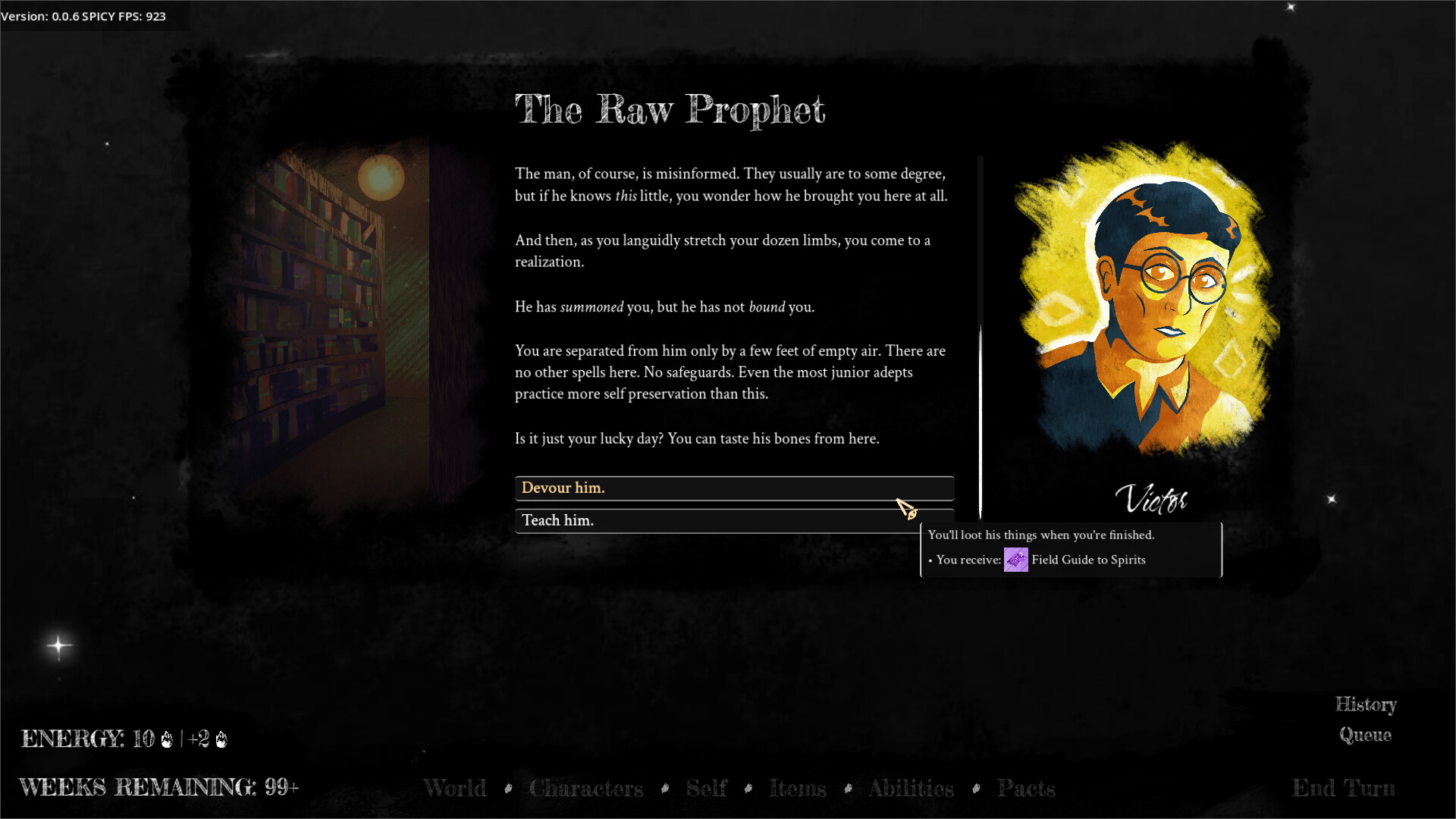Open the World screen
The image size is (1456, 819).
point(455,789)
